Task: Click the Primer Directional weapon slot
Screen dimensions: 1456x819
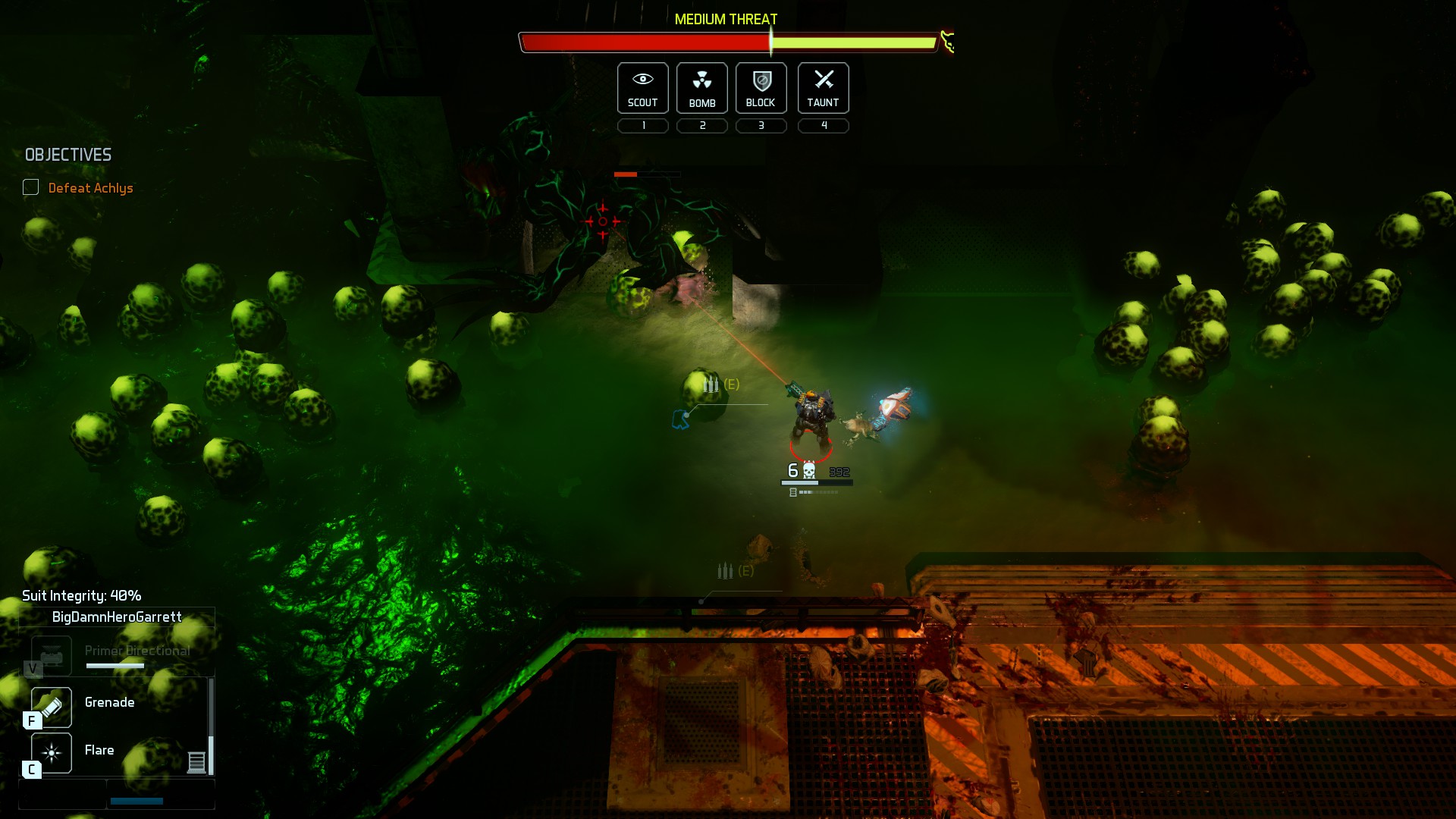Action: [x=52, y=655]
